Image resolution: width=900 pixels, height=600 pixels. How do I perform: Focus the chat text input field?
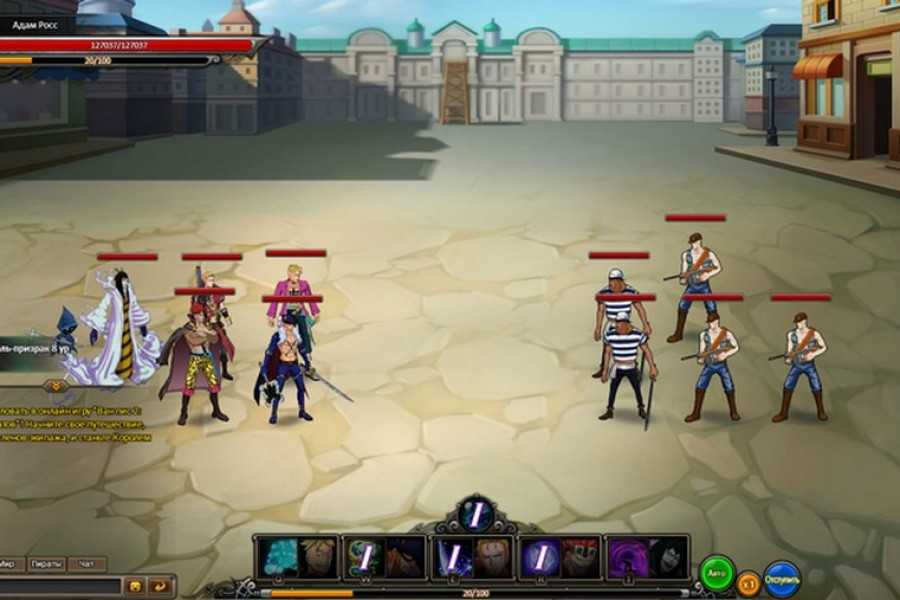[60, 586]
